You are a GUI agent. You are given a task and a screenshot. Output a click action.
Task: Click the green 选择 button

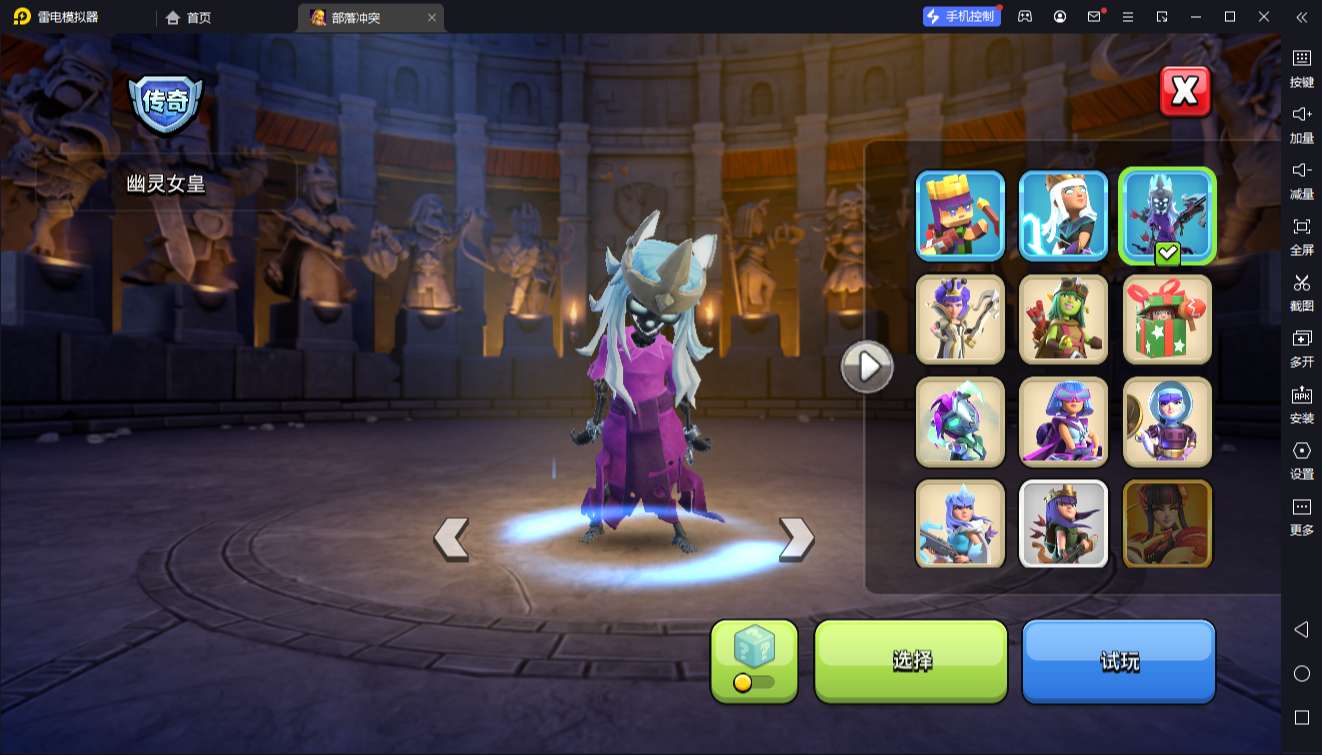click(911, 660)
